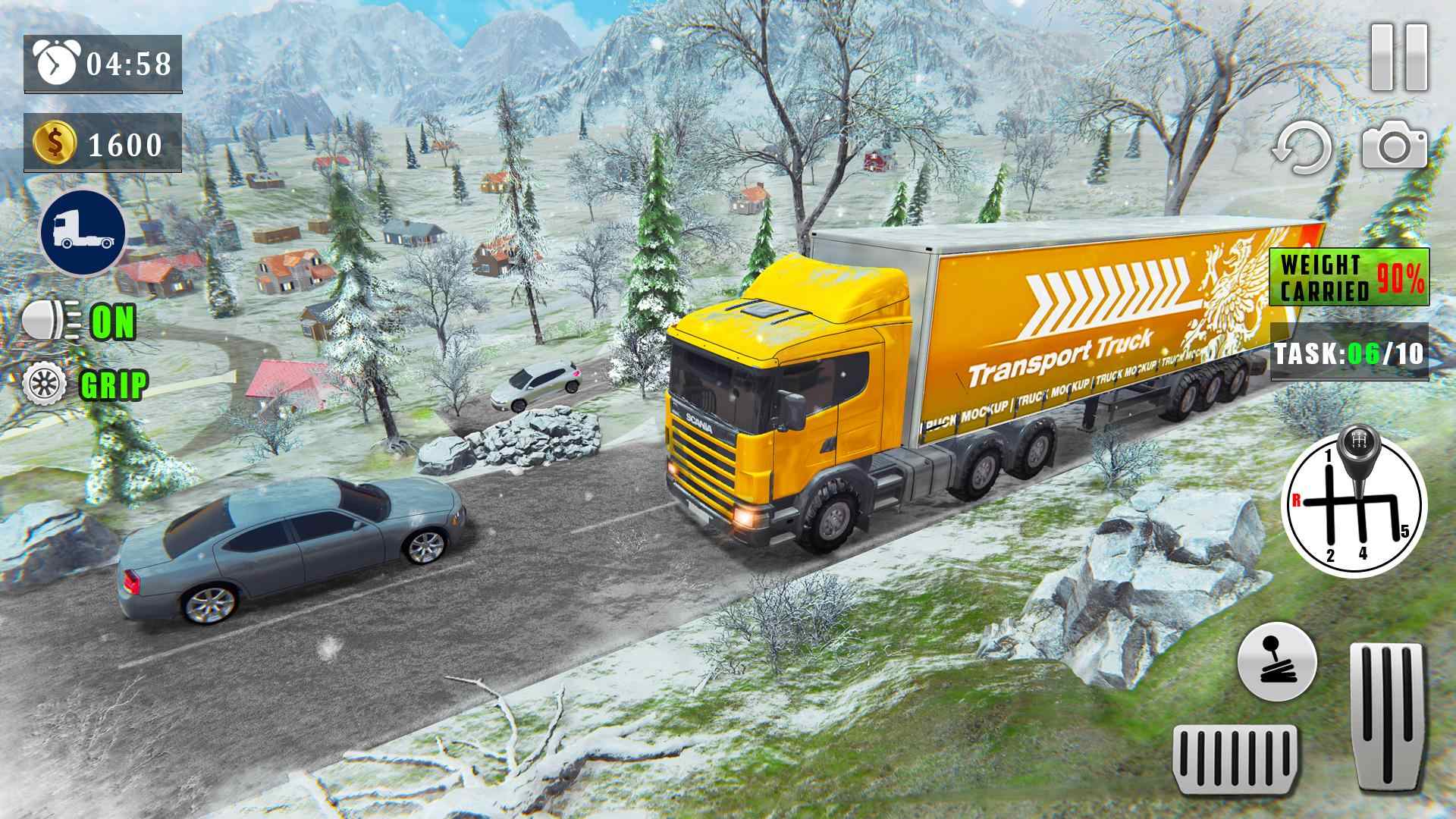Click the blue truck trailer icon
The width and height of the screenshot is (1456, 819).
83,233
